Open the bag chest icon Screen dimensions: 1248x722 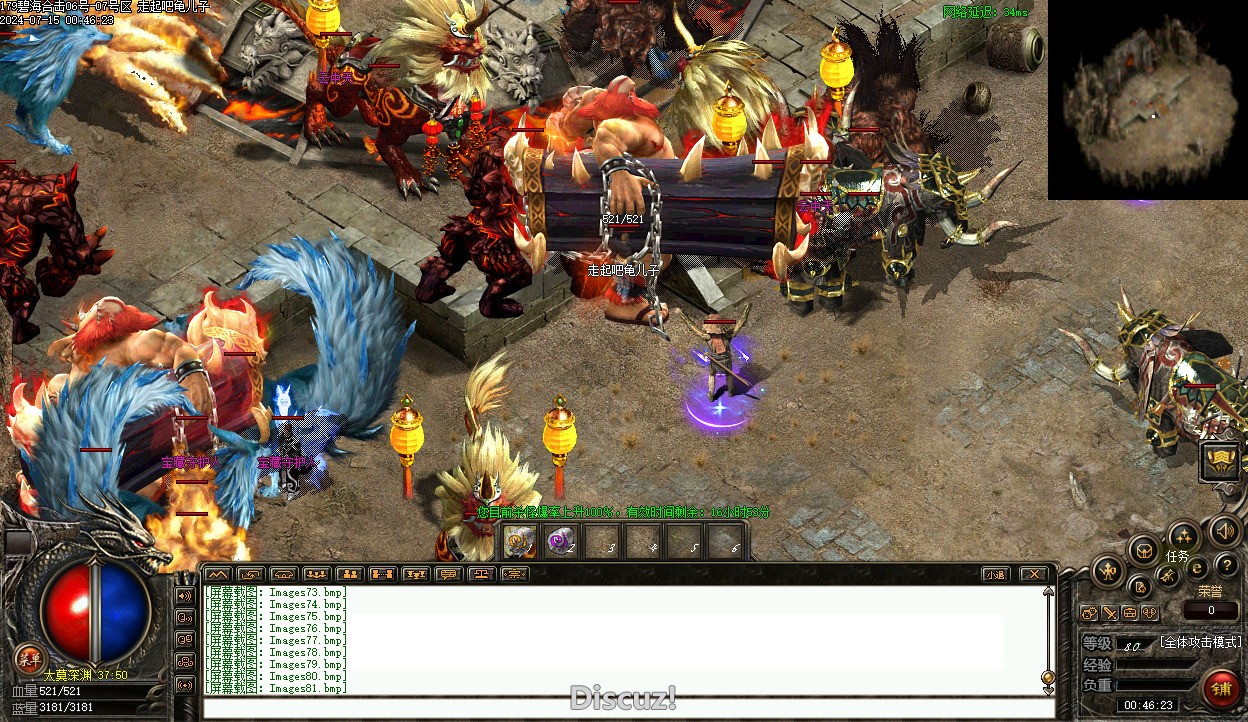1144,549
